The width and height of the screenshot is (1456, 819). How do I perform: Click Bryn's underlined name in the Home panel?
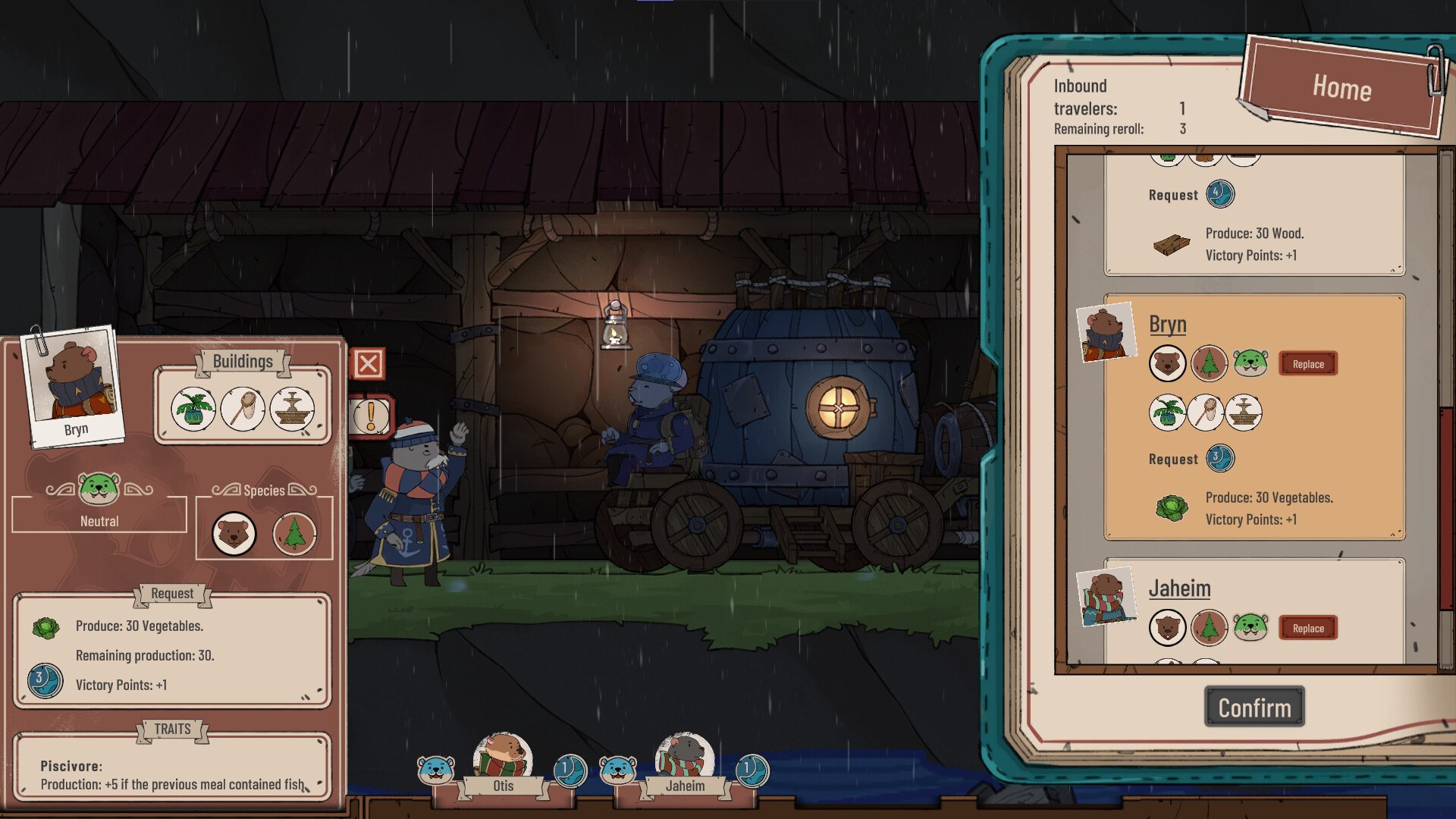point(1166,323)
